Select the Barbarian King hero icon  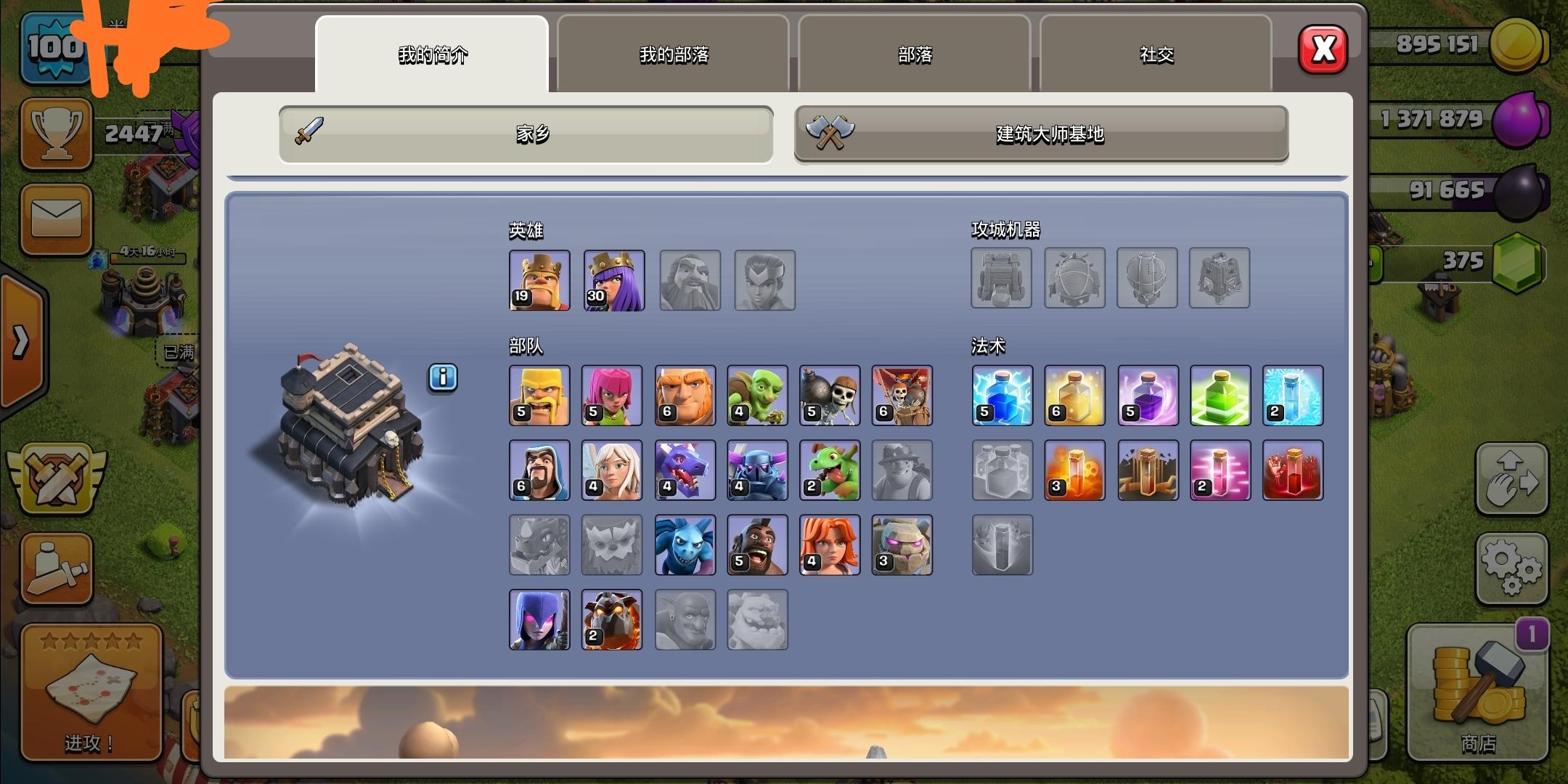(539, 280)
